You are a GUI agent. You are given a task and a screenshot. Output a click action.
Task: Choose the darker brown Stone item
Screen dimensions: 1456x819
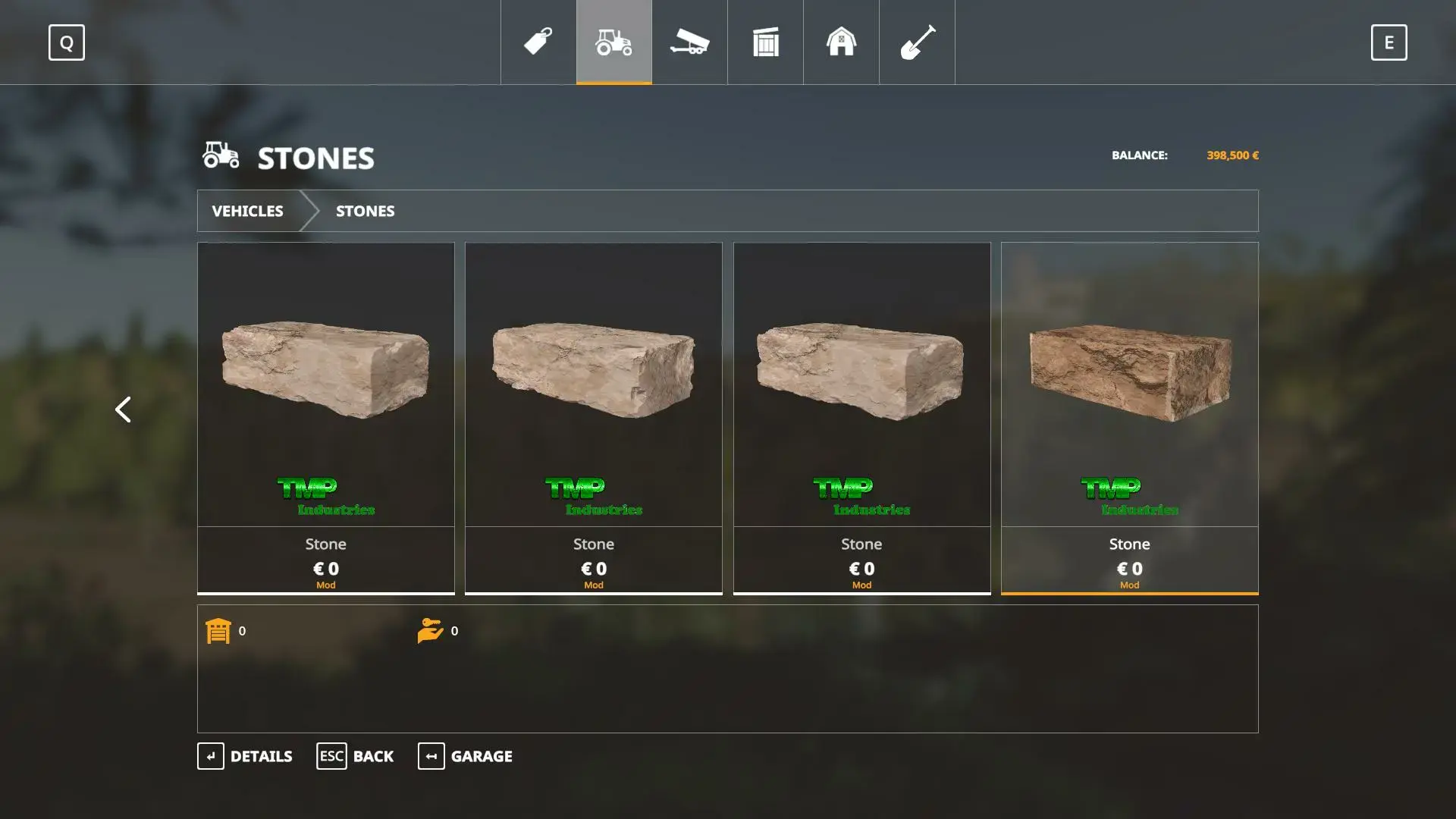click(1129, 417)
